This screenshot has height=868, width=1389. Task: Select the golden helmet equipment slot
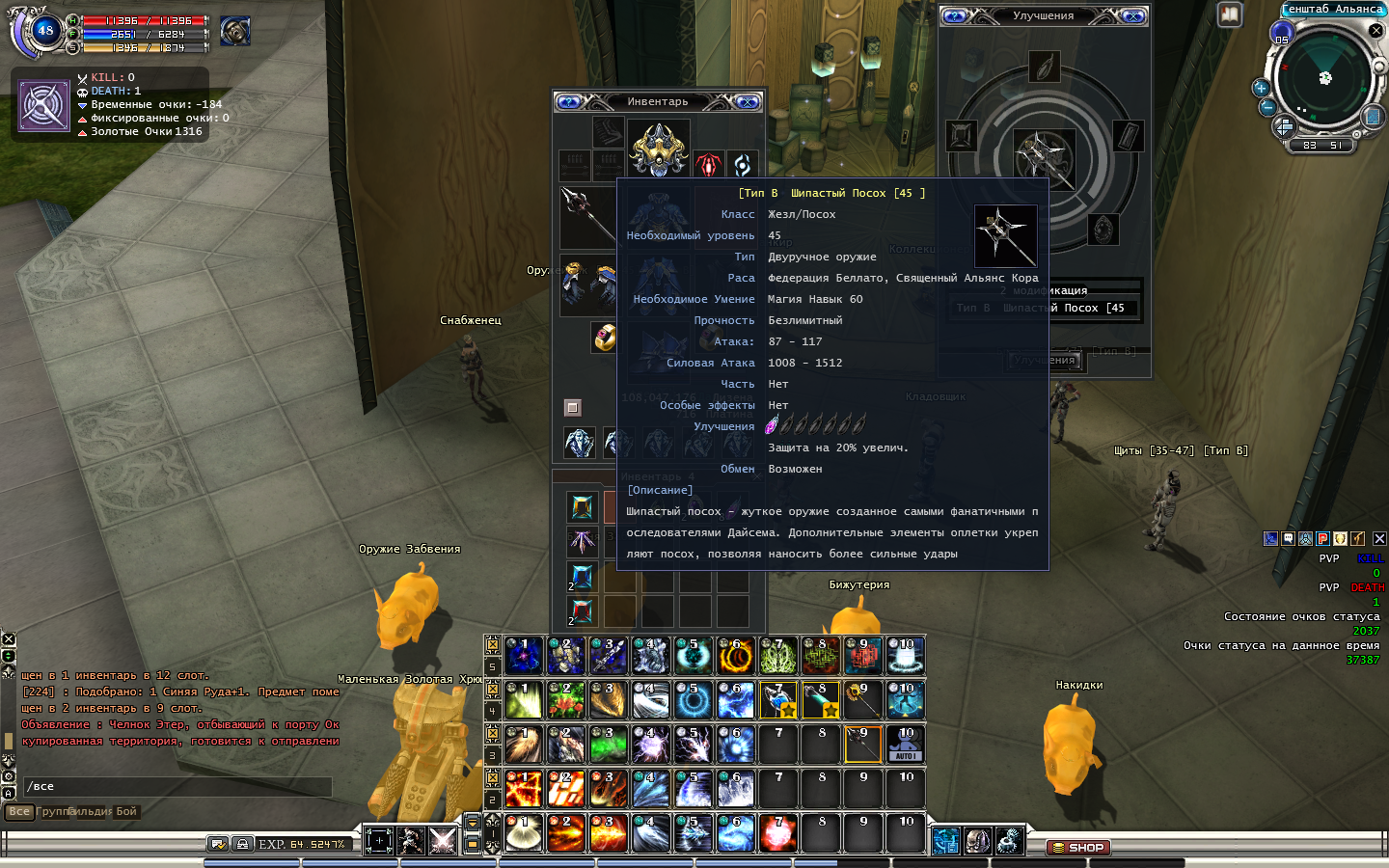coord(658,148)
